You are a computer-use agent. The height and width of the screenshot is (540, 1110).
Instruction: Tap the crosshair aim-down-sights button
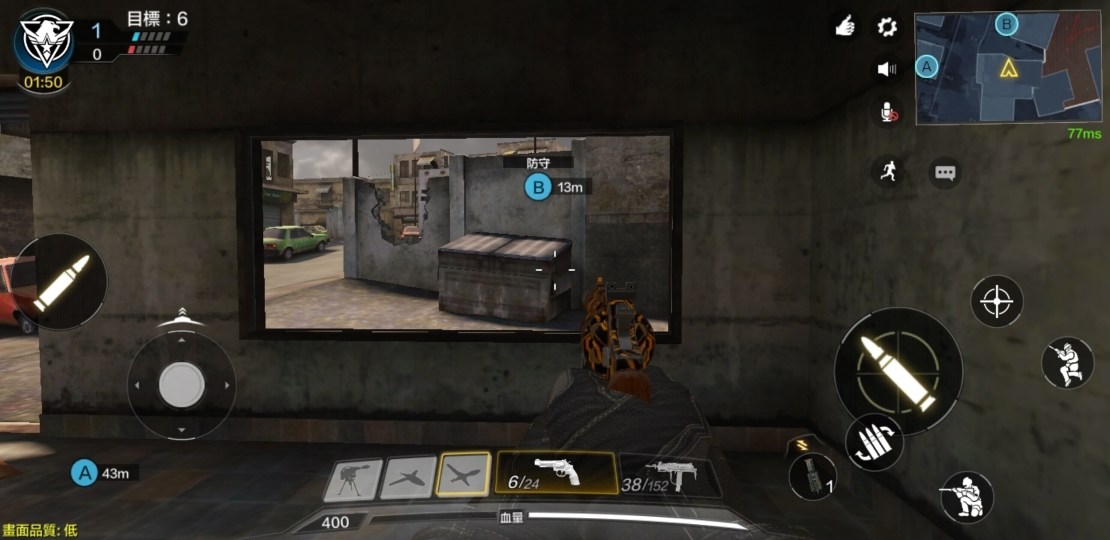997,301
